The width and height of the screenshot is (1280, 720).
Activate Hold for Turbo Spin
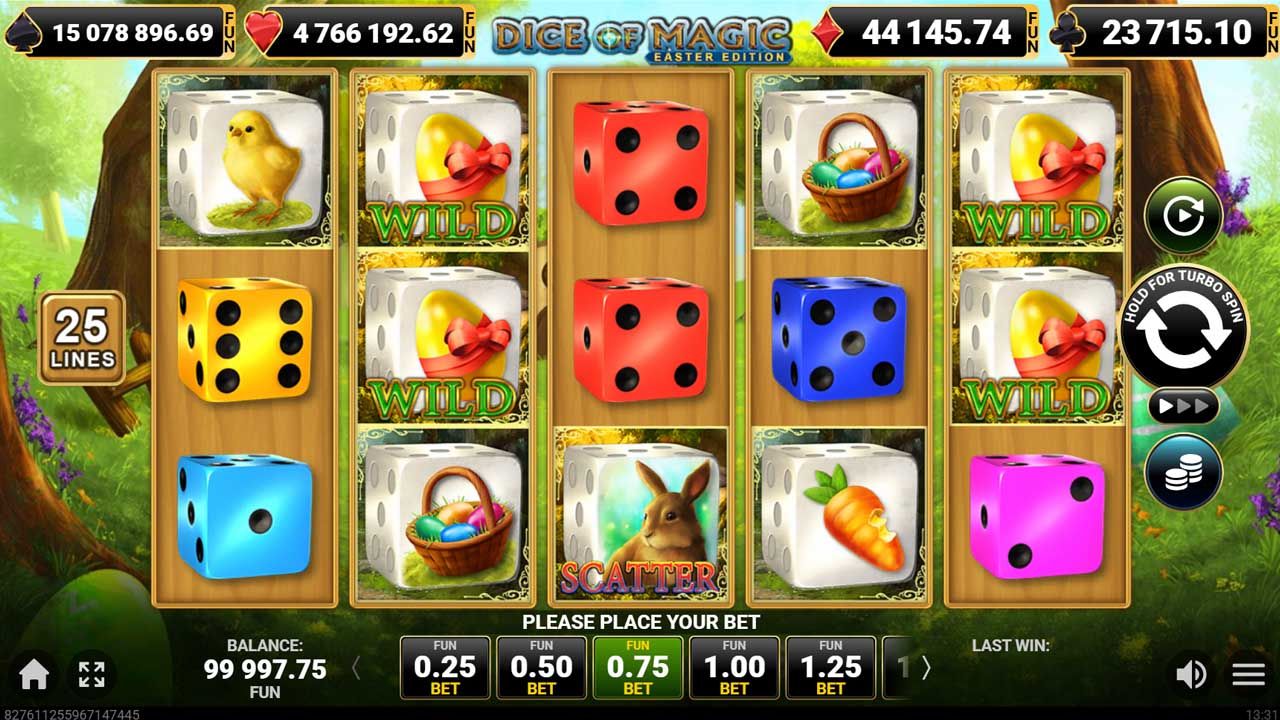point(1185,330)
